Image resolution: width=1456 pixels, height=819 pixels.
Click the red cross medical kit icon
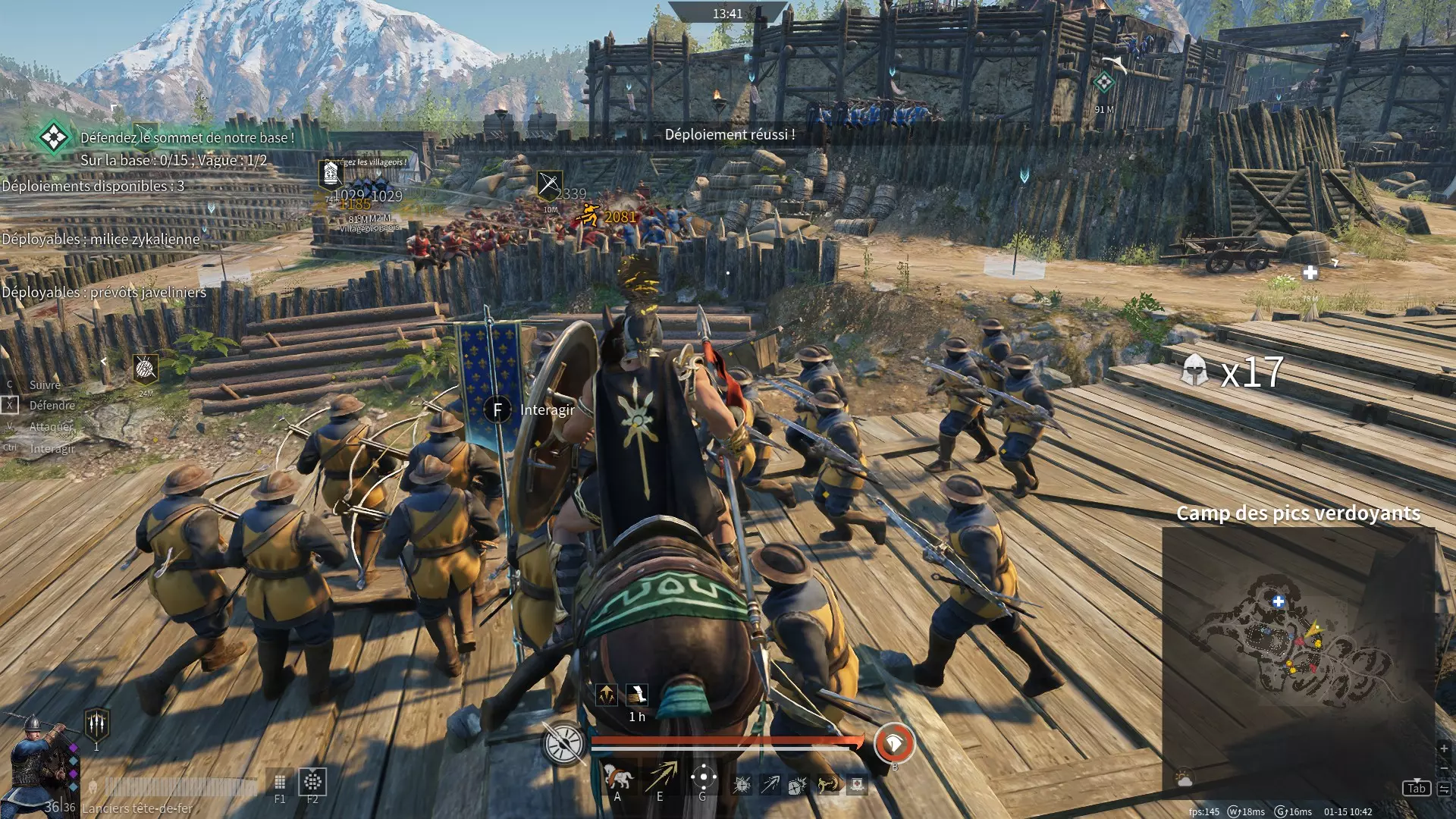(857, 784)
